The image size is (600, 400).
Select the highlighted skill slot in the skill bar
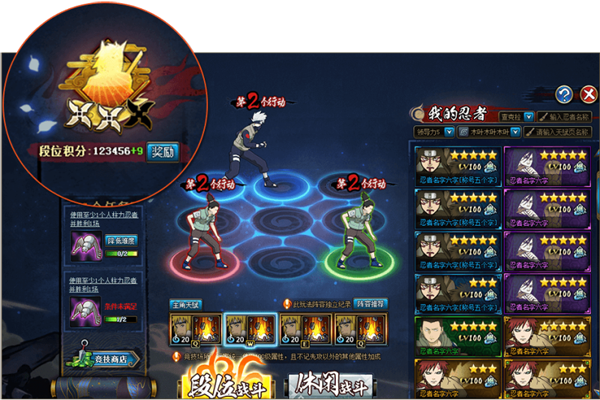246,329
